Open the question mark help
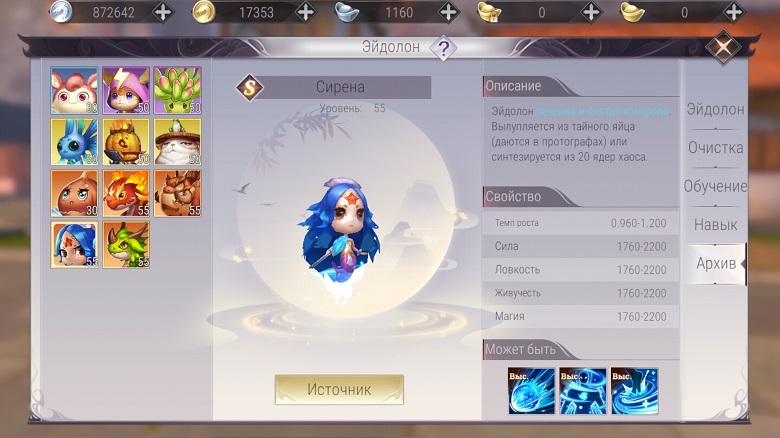 [443, 48]
